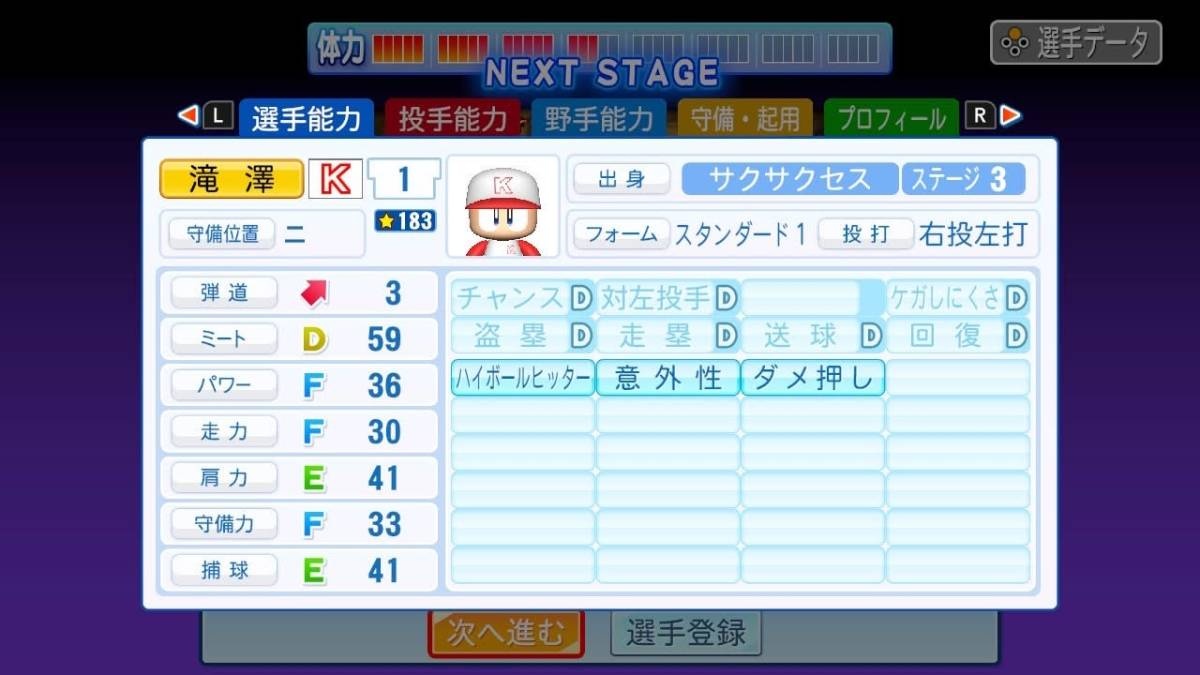Click the player name 滝澤
1200x675 pixels.
(231, 180)
